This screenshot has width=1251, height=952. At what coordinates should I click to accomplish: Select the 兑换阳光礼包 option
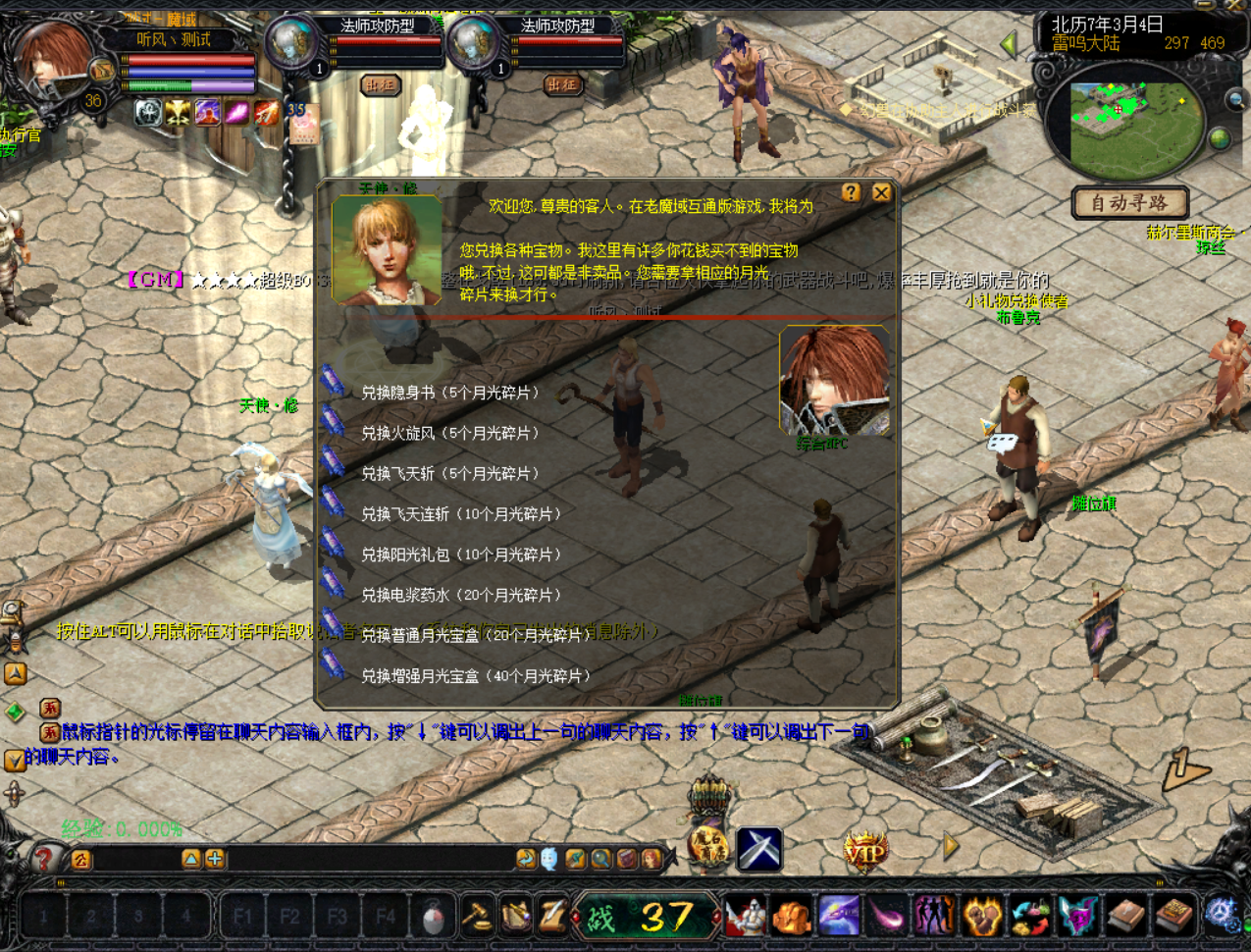click(460, 555)
